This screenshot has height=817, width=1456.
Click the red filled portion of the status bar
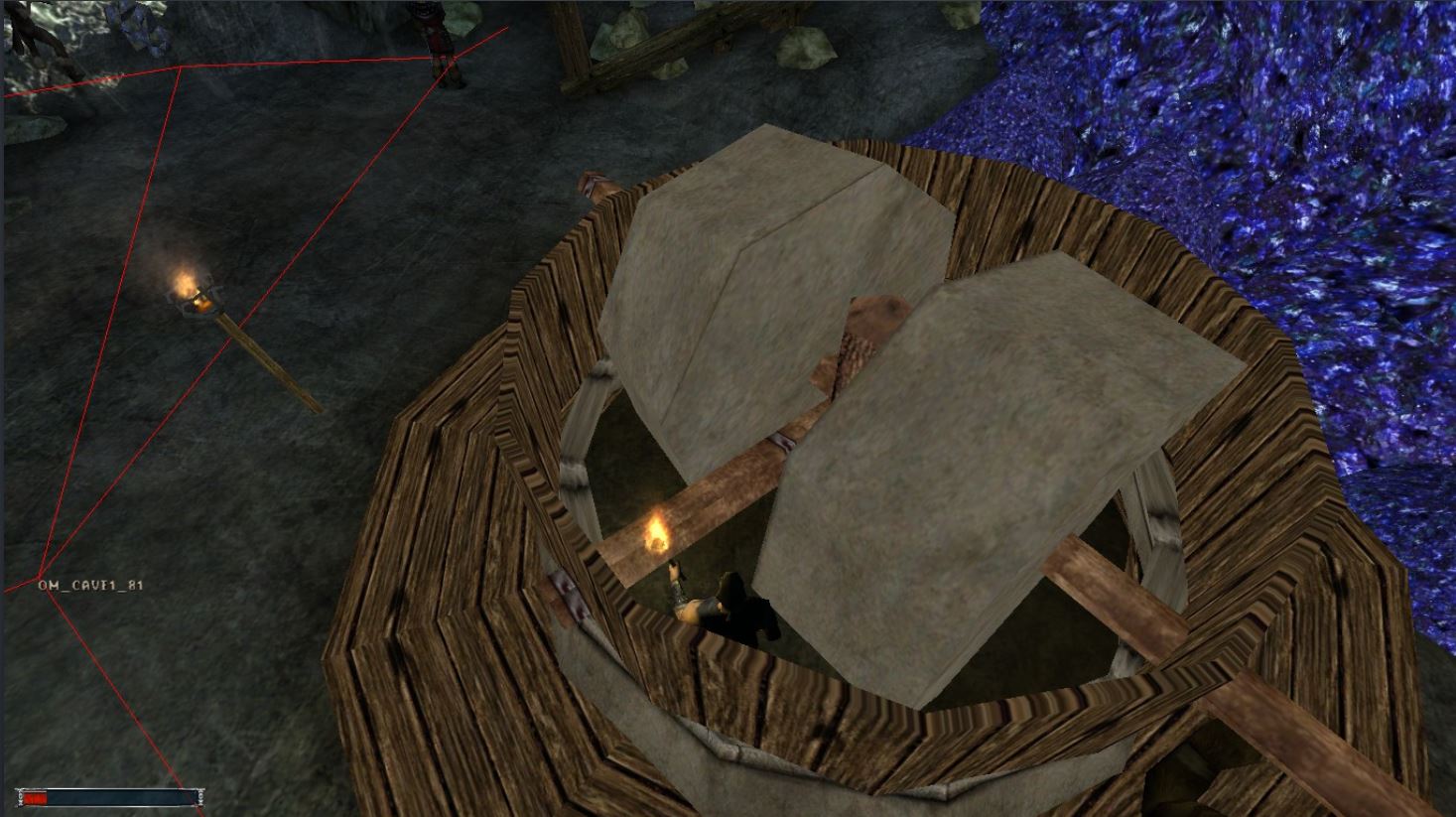35,795
